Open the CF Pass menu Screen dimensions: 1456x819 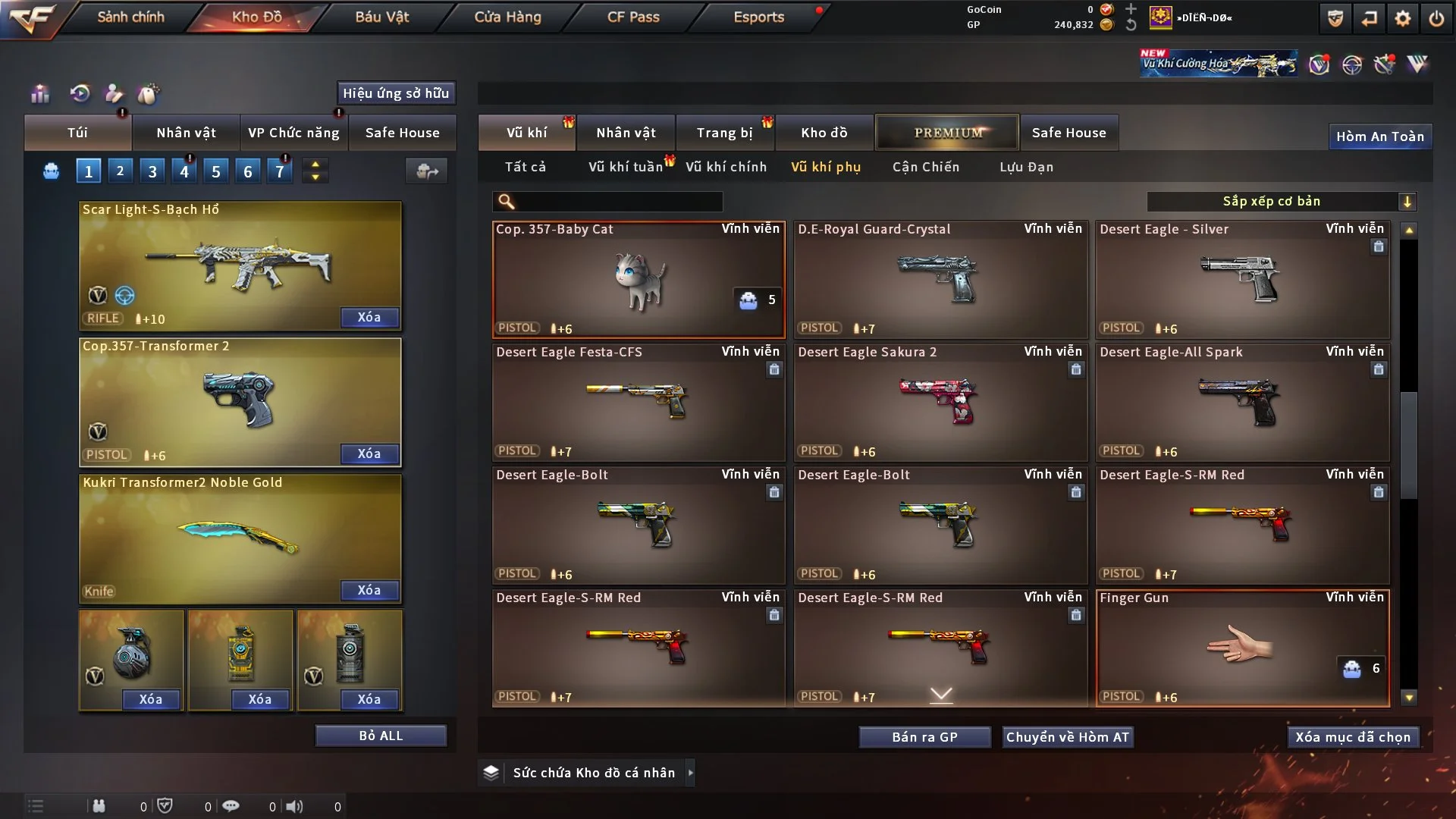click(x=633, y=17)
